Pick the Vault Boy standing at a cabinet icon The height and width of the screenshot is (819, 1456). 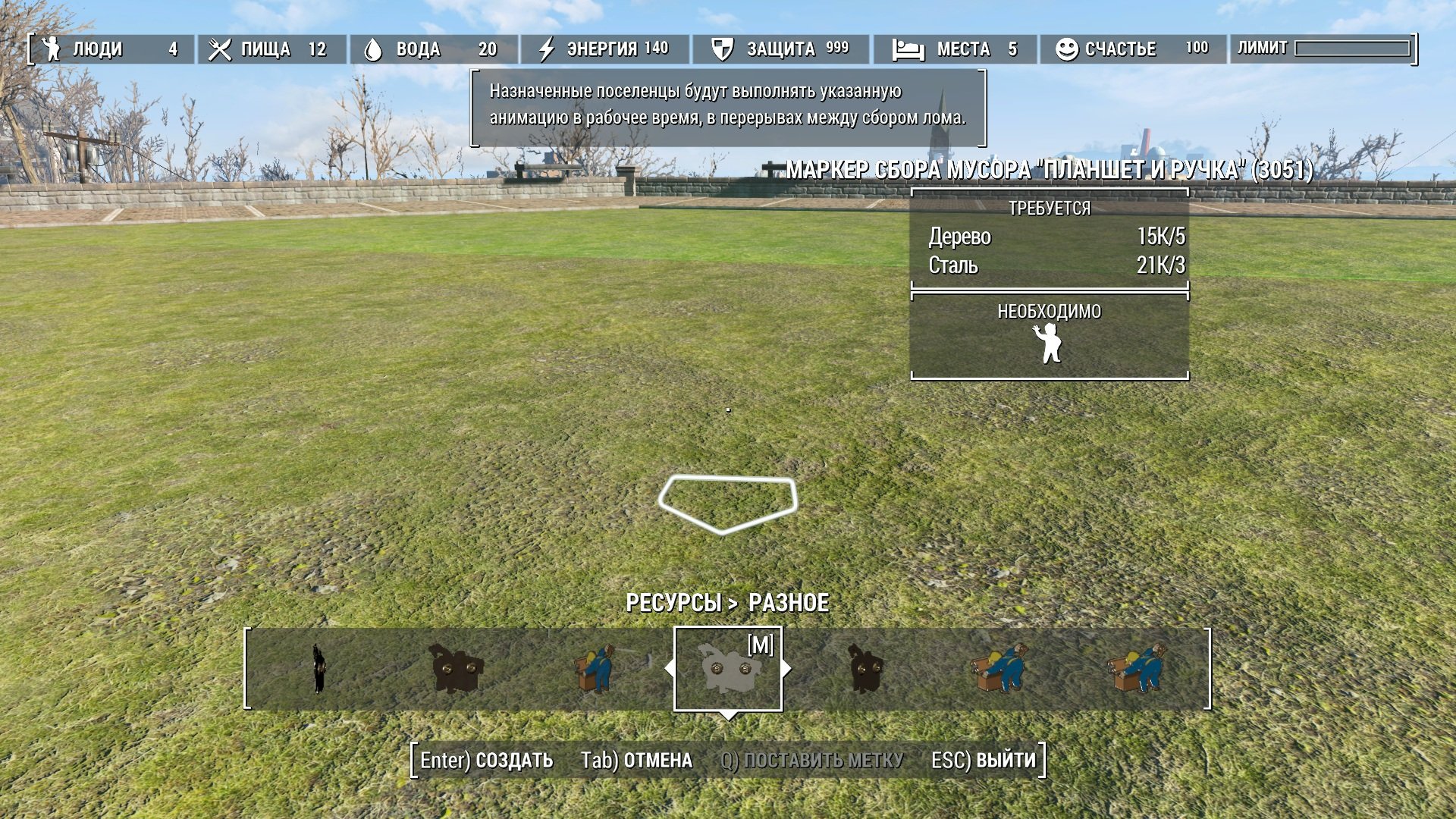(x=595, y=669)
